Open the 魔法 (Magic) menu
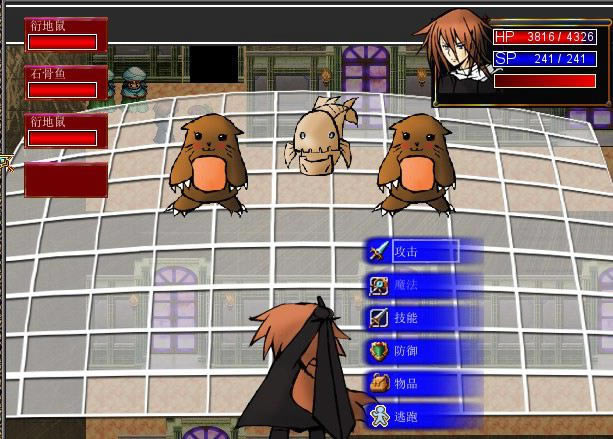613x439 pixels. pos(412,285)
